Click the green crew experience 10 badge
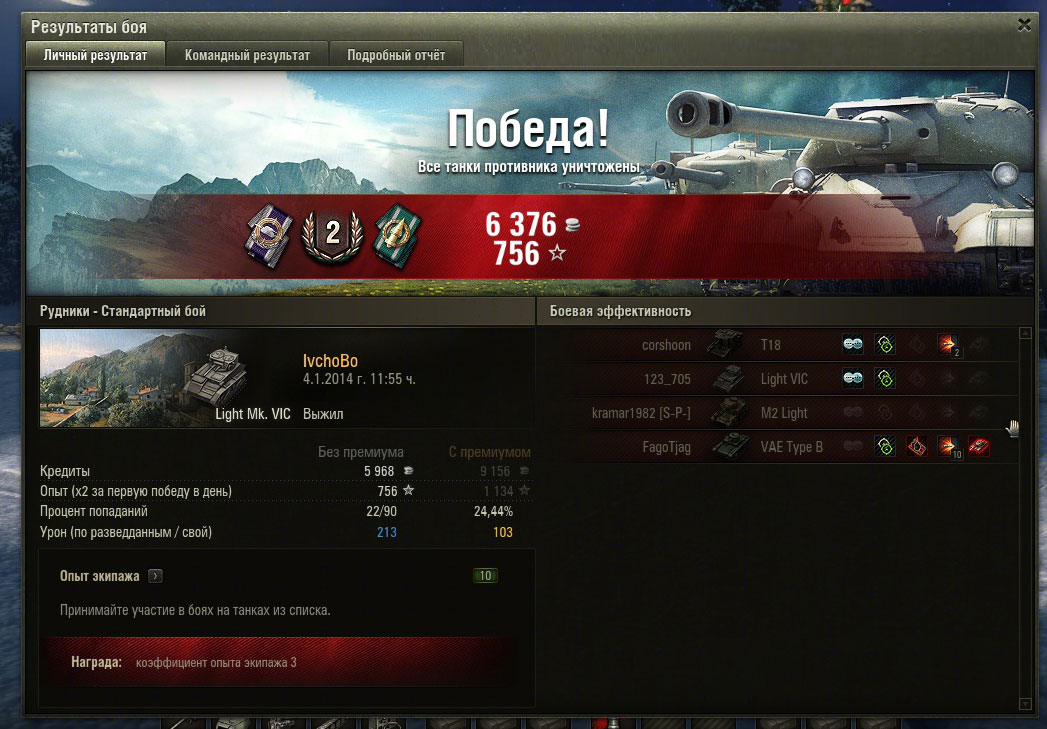The width and height of the screenshot is (1047, 729). (485, 576)
